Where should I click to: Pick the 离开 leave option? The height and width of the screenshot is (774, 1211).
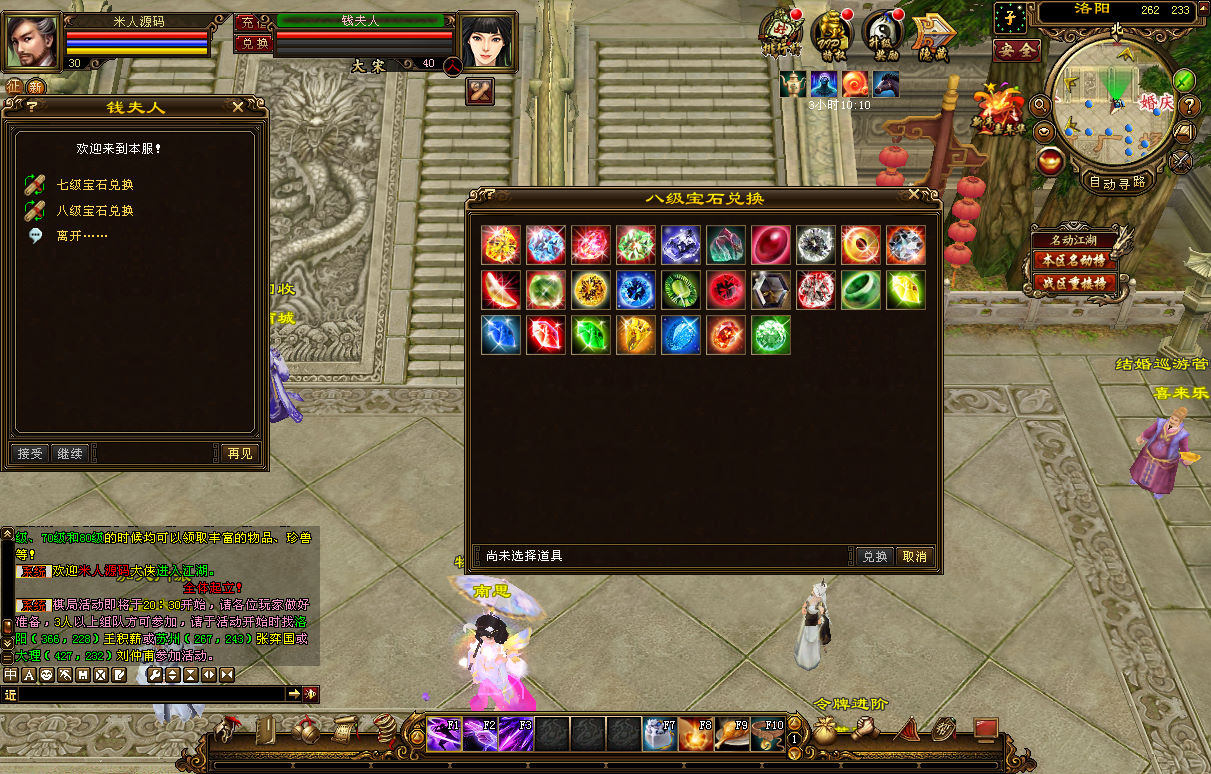pyautogui.click(x=81, y=236)
